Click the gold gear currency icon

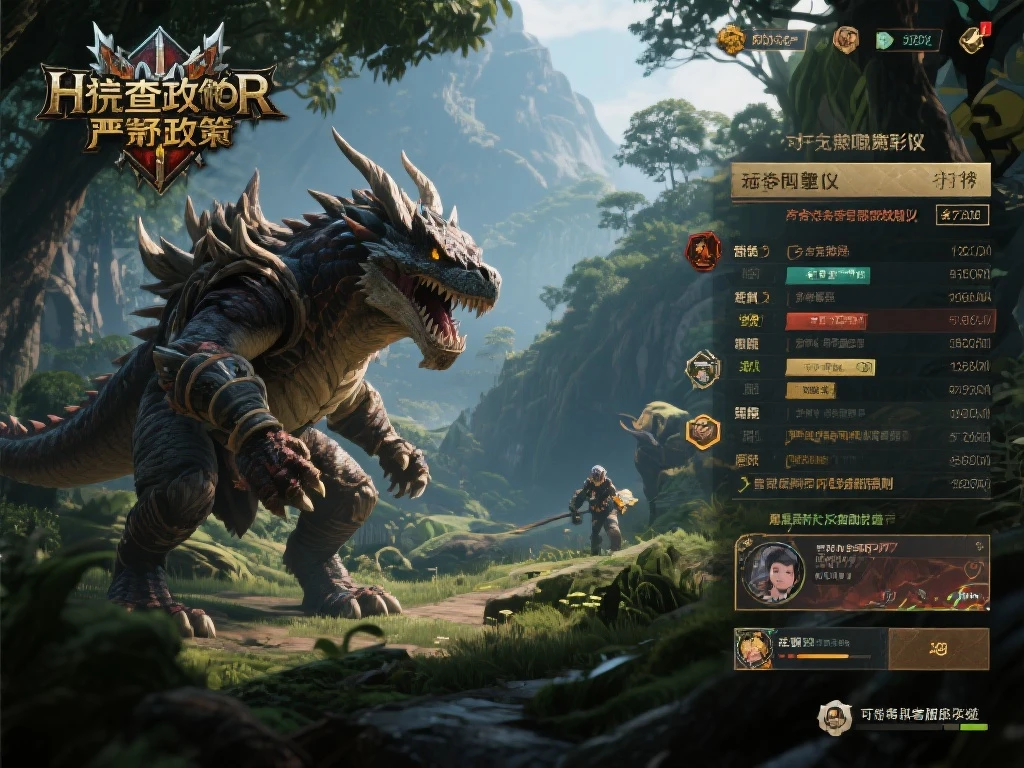tap(732, 40)
